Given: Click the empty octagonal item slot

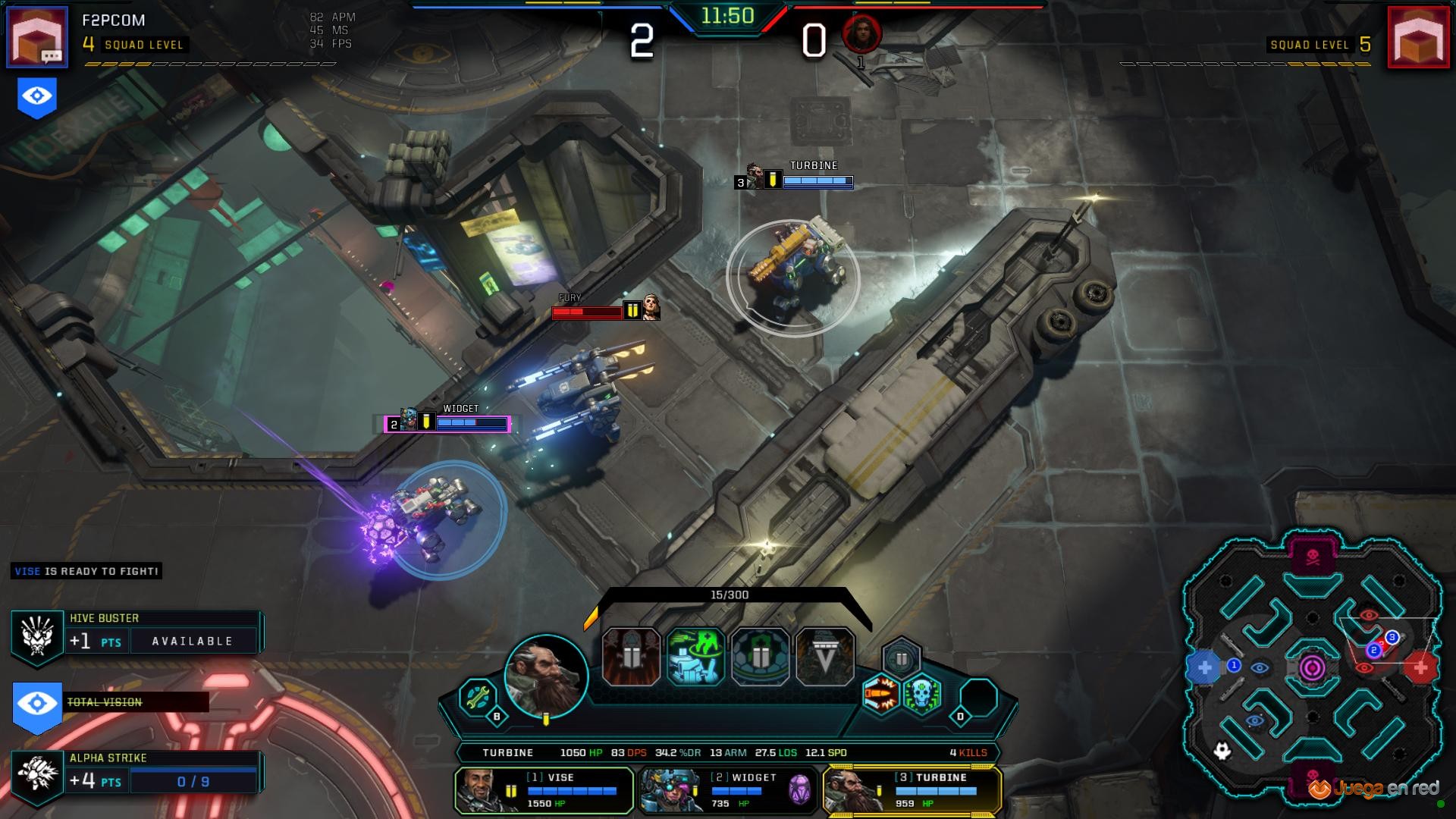Looking at the screenshot, I should coord(979,697).
